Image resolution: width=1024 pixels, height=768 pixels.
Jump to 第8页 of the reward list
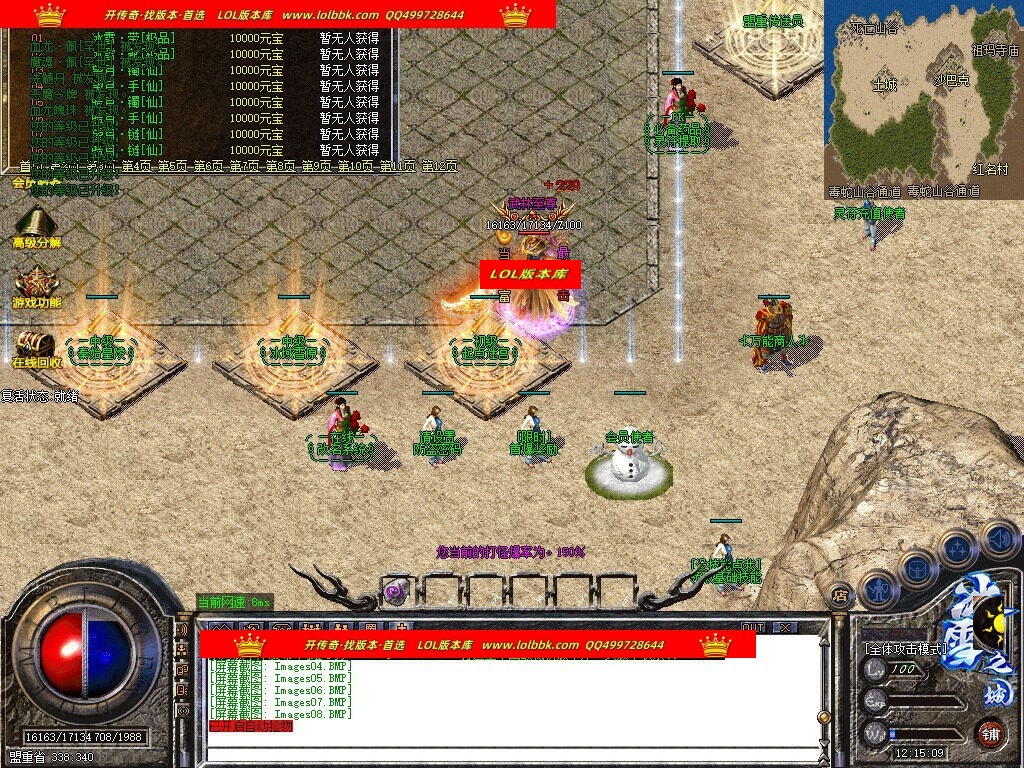[x=282, y=166]
